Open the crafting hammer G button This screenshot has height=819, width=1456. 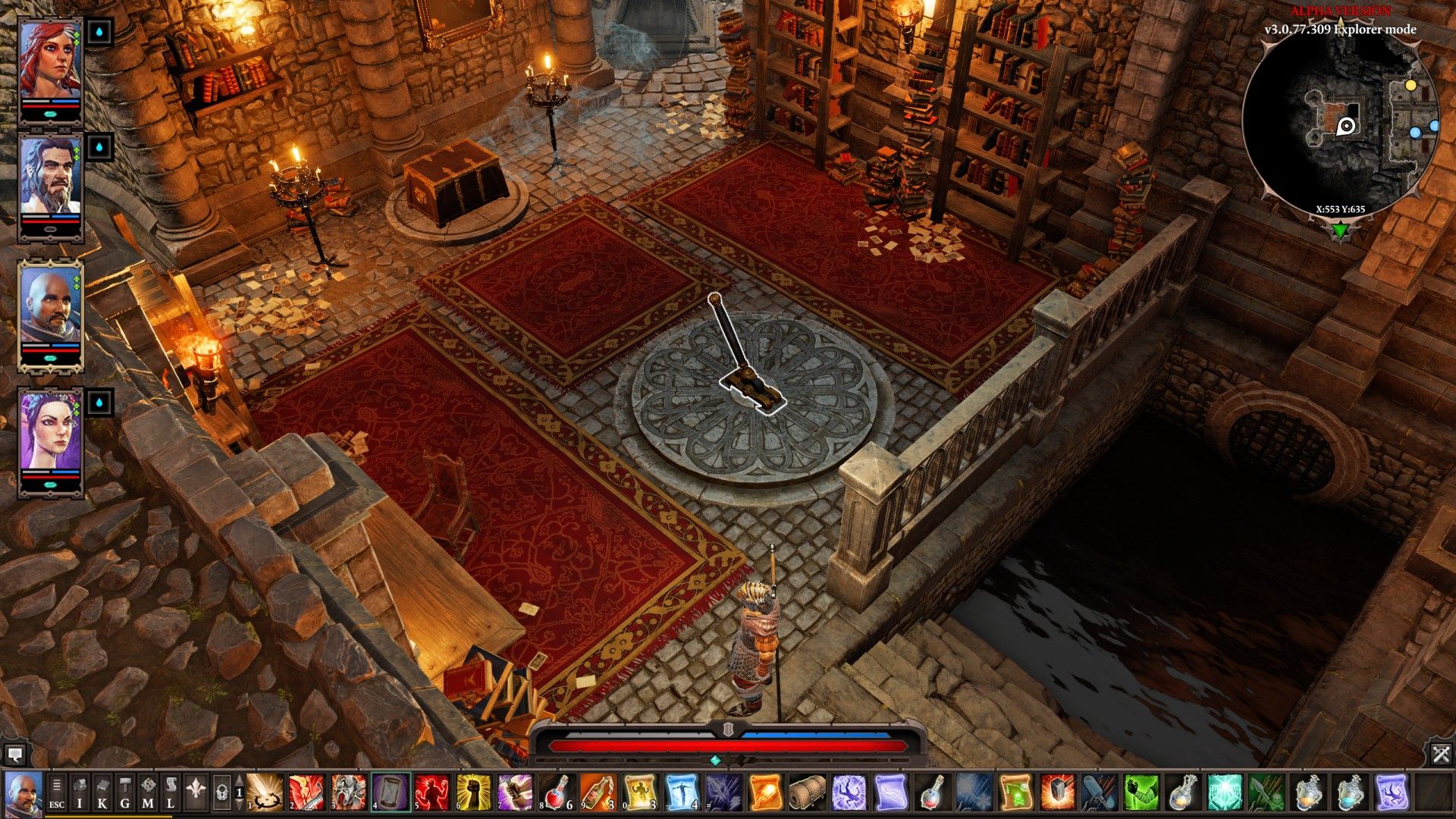click(125, 792)
